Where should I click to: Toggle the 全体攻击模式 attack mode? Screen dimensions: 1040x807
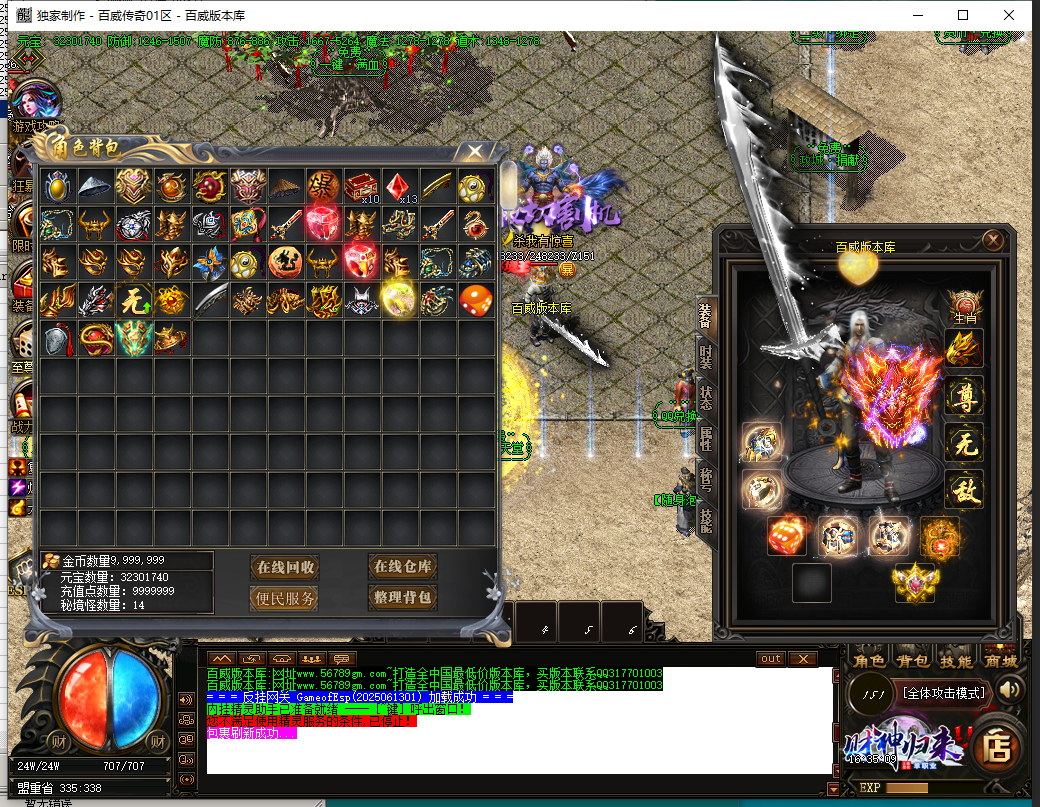click(943, 692)
